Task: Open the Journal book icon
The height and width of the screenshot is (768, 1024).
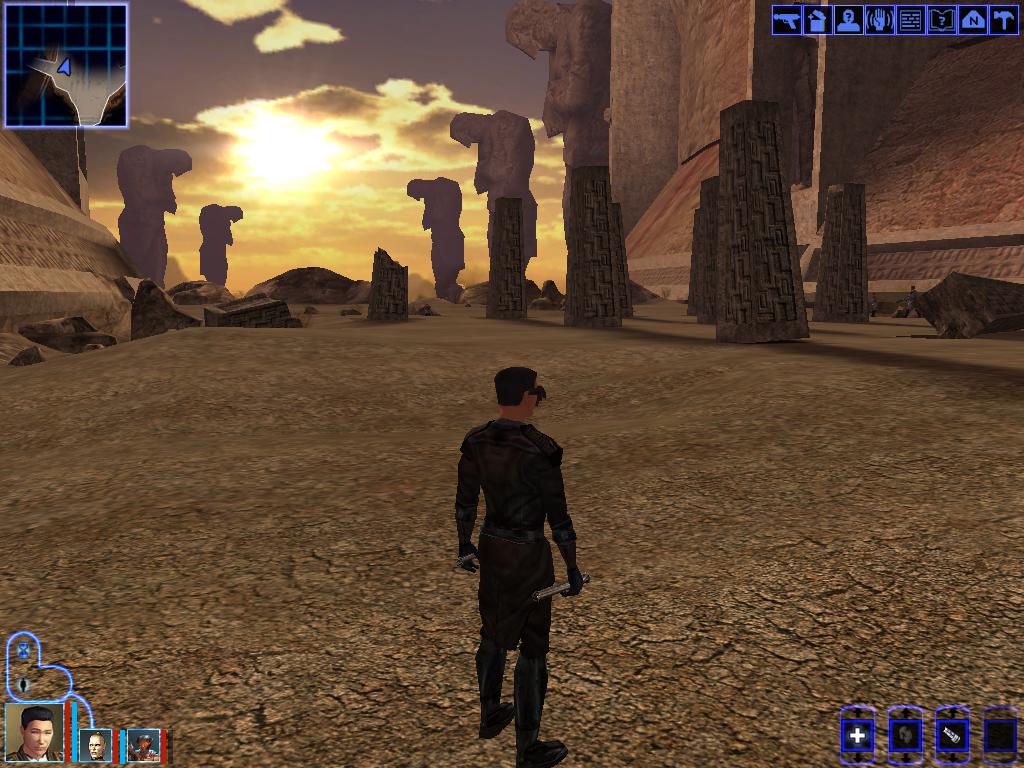Action: click(941, 20)
